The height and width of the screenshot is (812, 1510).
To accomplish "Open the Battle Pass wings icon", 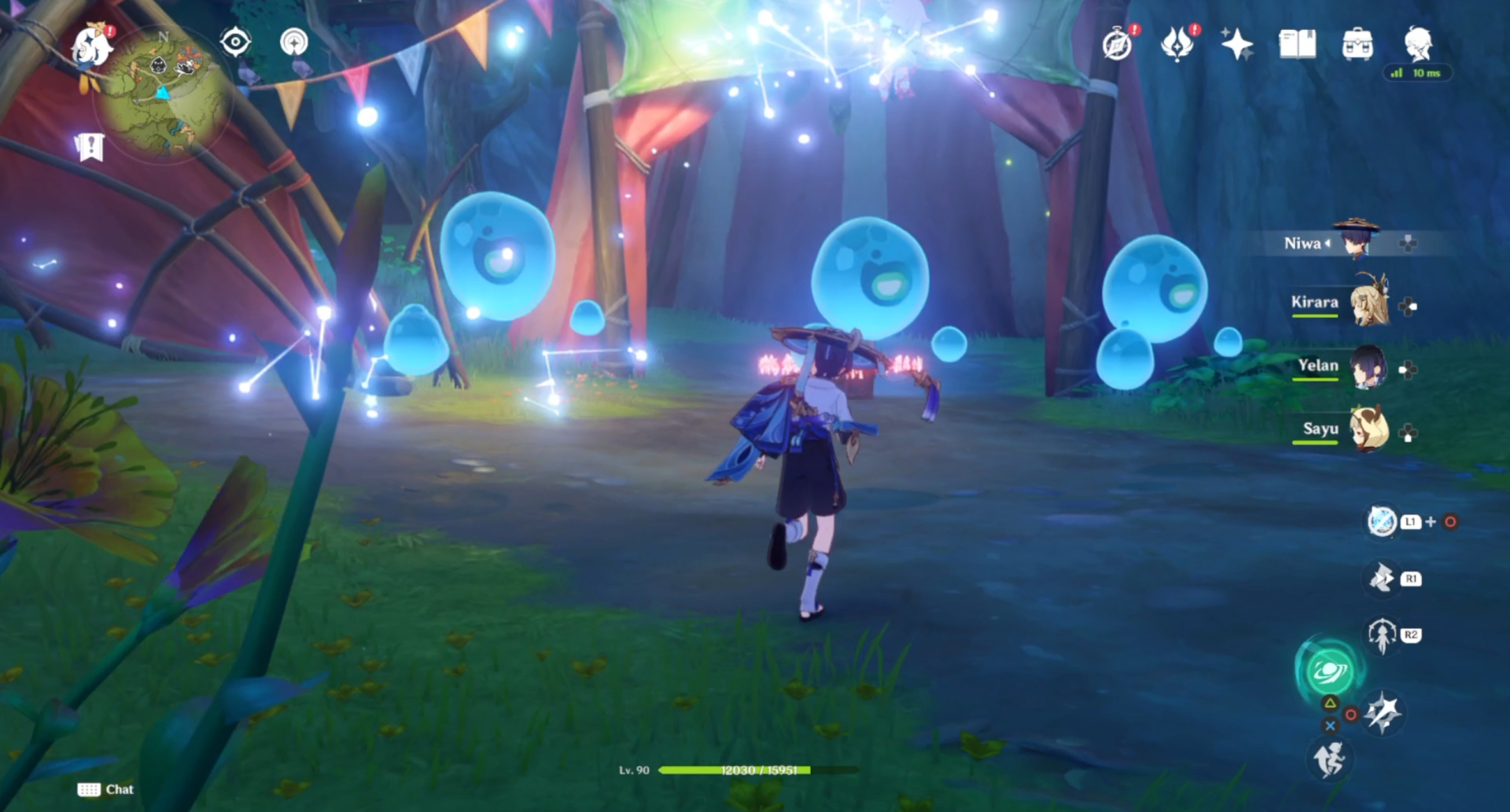I will 1177,45.
